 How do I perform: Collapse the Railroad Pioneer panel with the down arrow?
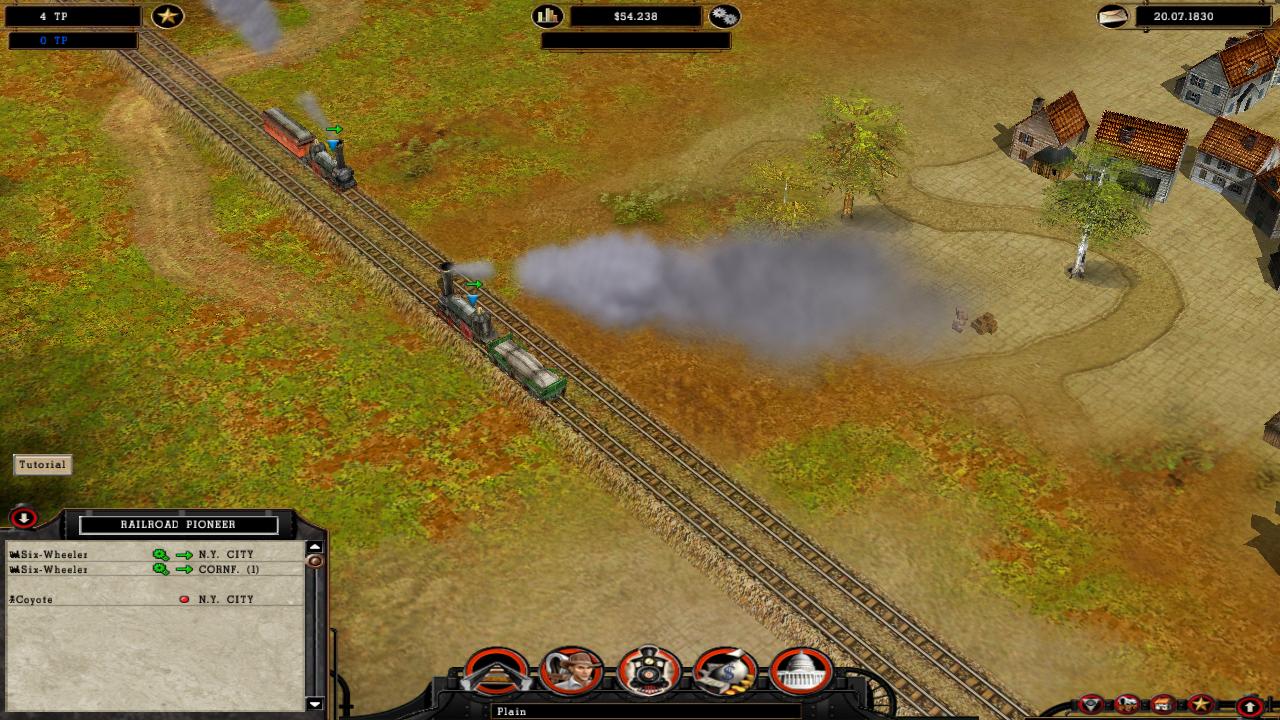[23, 518]
